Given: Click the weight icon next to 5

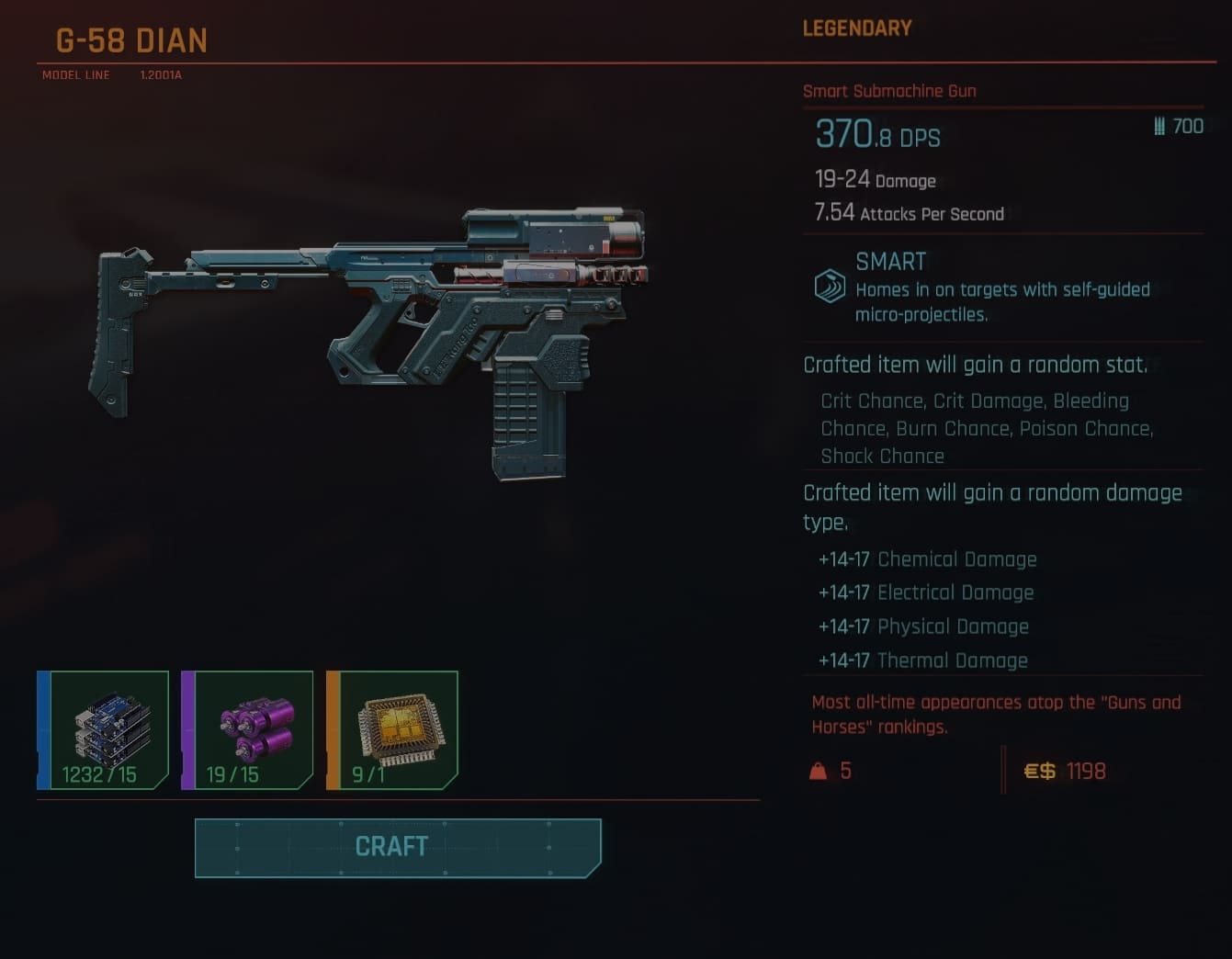Looking at the screenshot, I should (817, 771).
